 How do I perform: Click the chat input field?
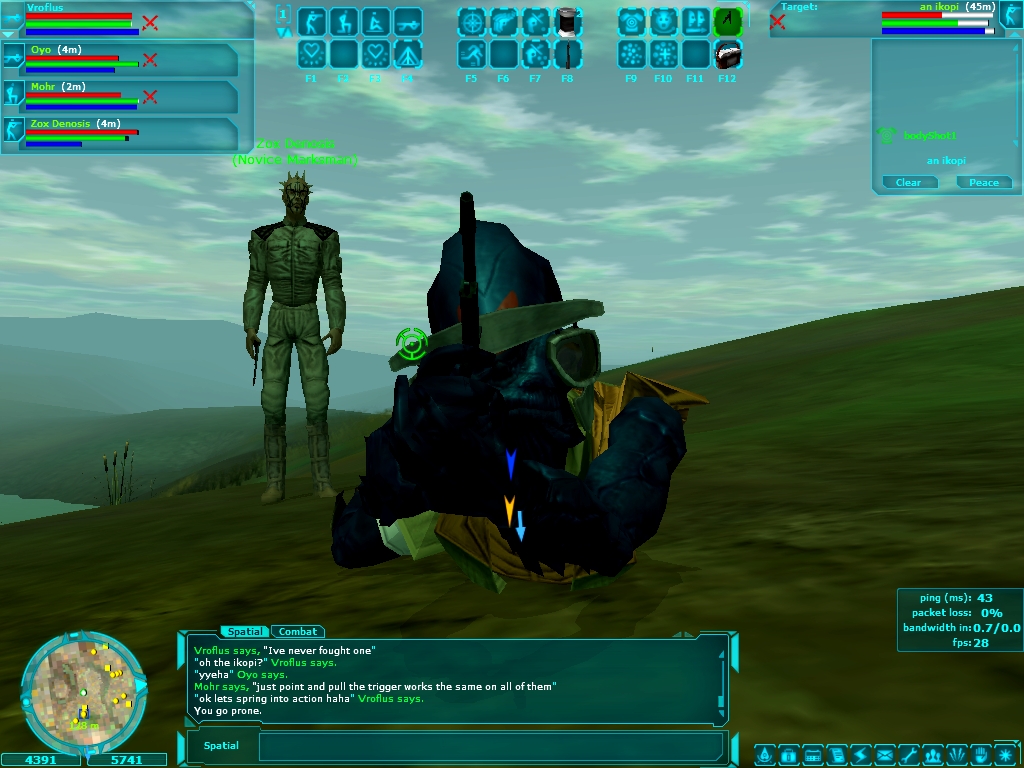(490, 746)
